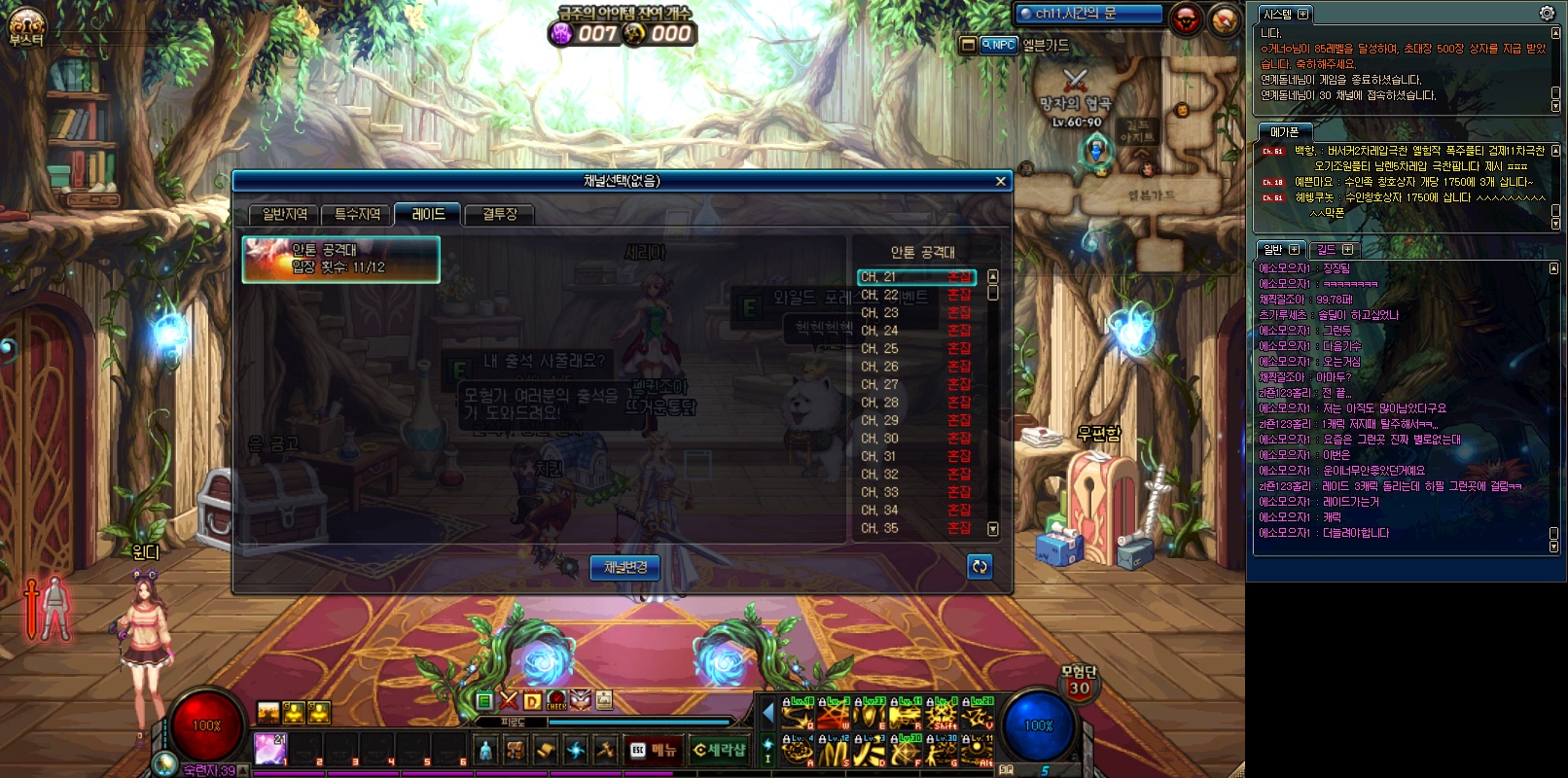Screen dimensions: 1568x778
Task: Open the 세라샵 cash shop
Action: 719,750
